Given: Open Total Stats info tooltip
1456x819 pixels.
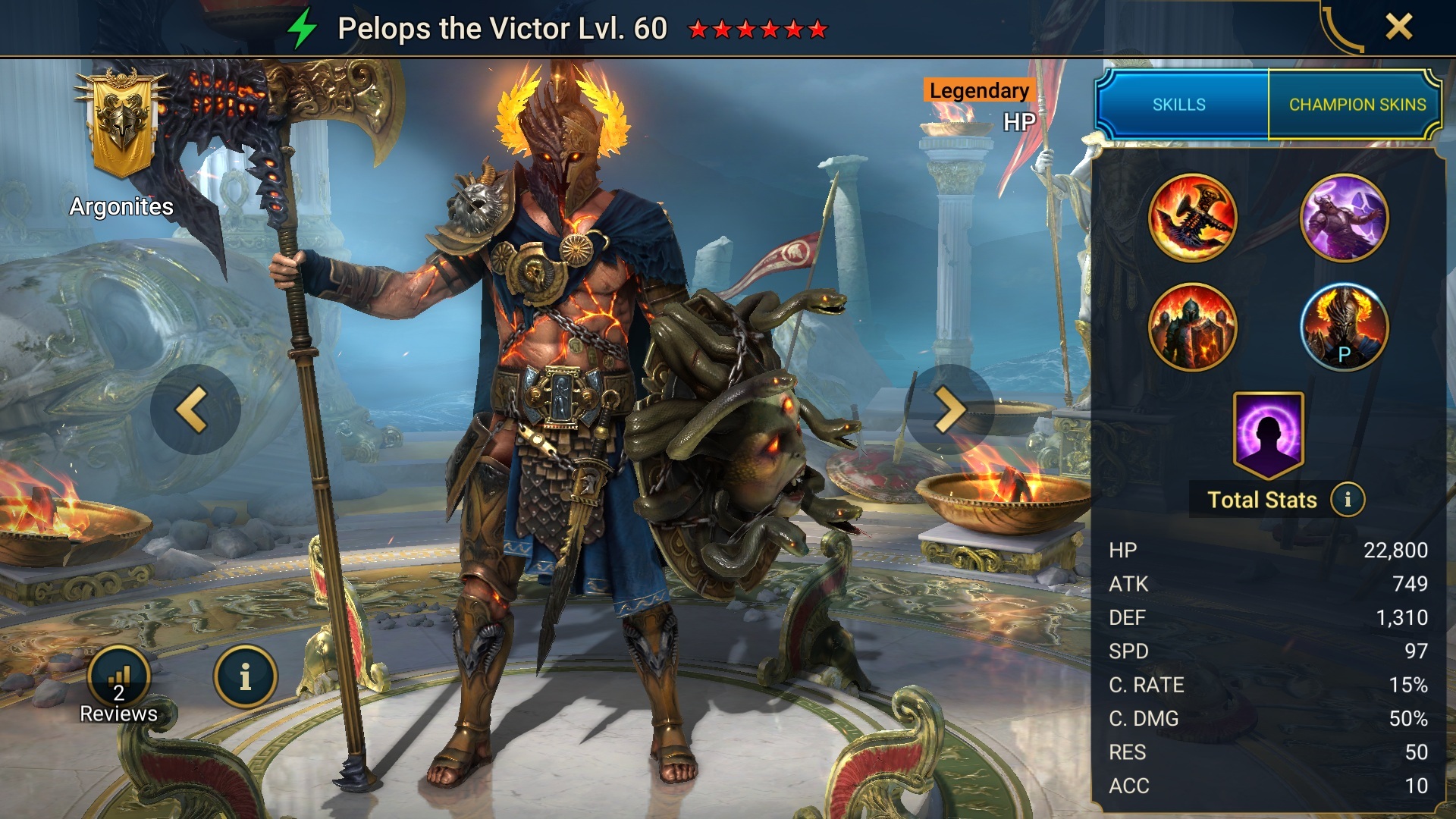Looking at the screenshot, I should click(1350, 500).
